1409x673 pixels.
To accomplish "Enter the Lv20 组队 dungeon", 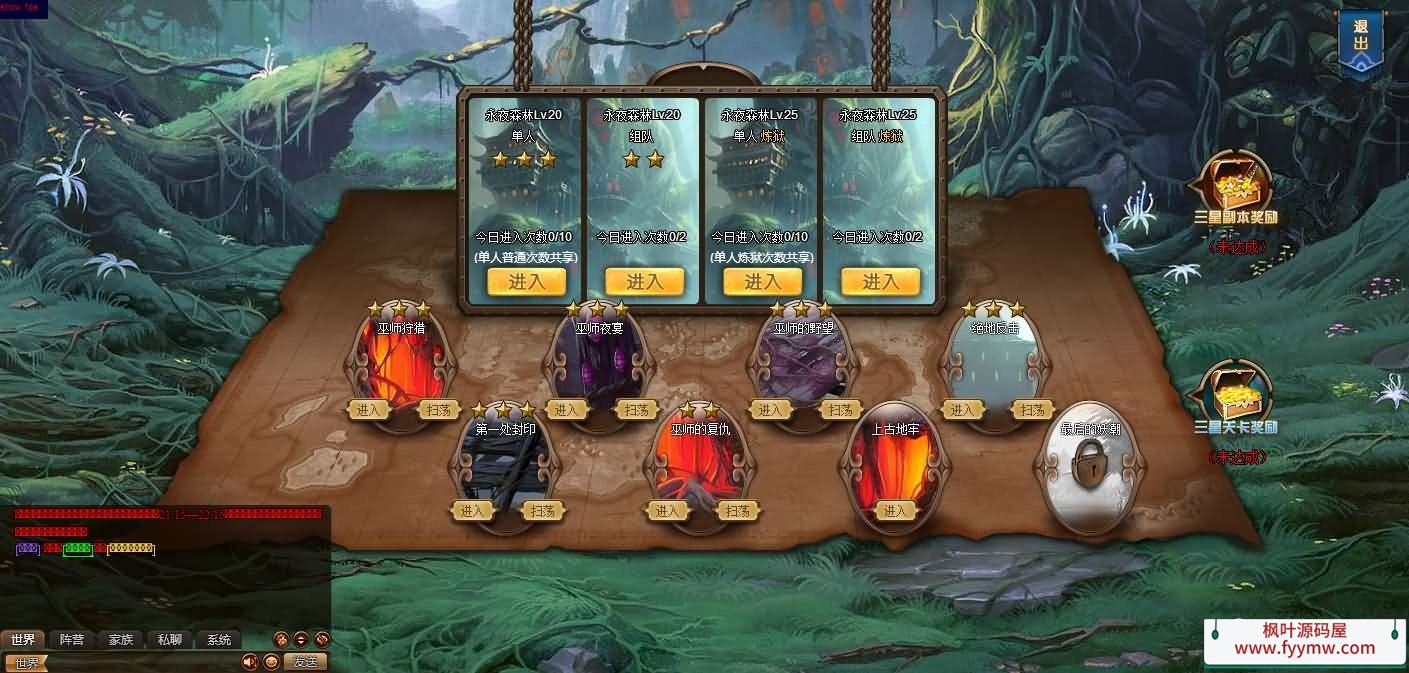I will click(644, 282).
